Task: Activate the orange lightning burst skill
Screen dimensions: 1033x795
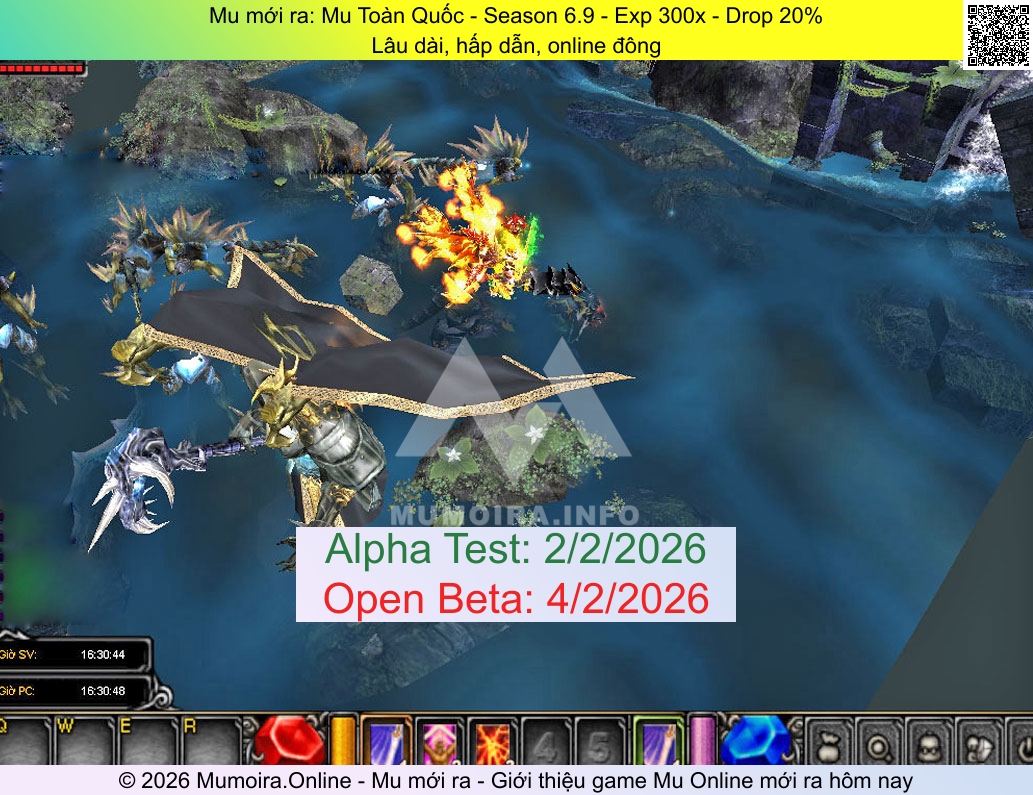Action: [493, 743]
